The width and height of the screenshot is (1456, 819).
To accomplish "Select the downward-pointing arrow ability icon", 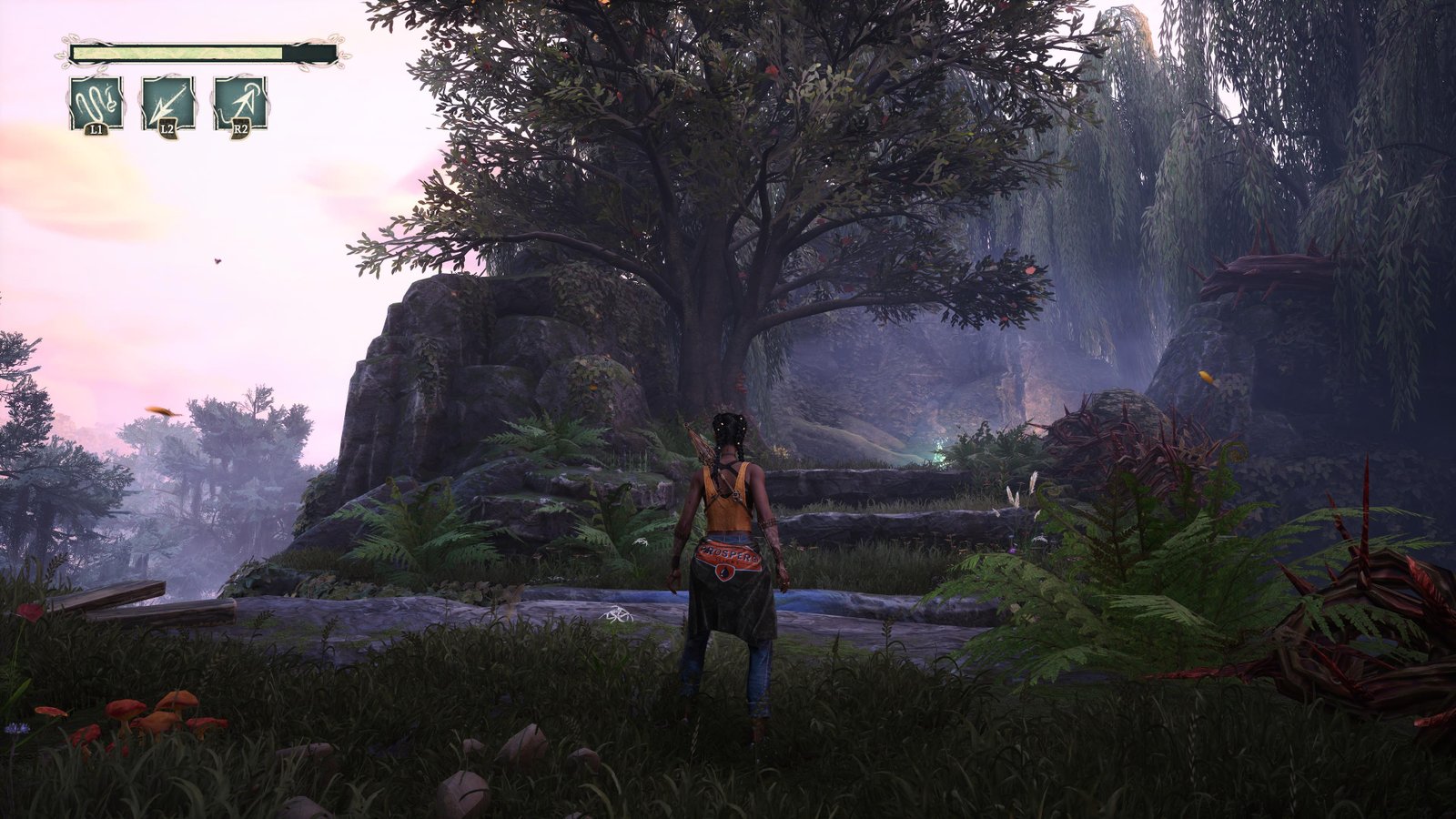I will pos(167,101).
